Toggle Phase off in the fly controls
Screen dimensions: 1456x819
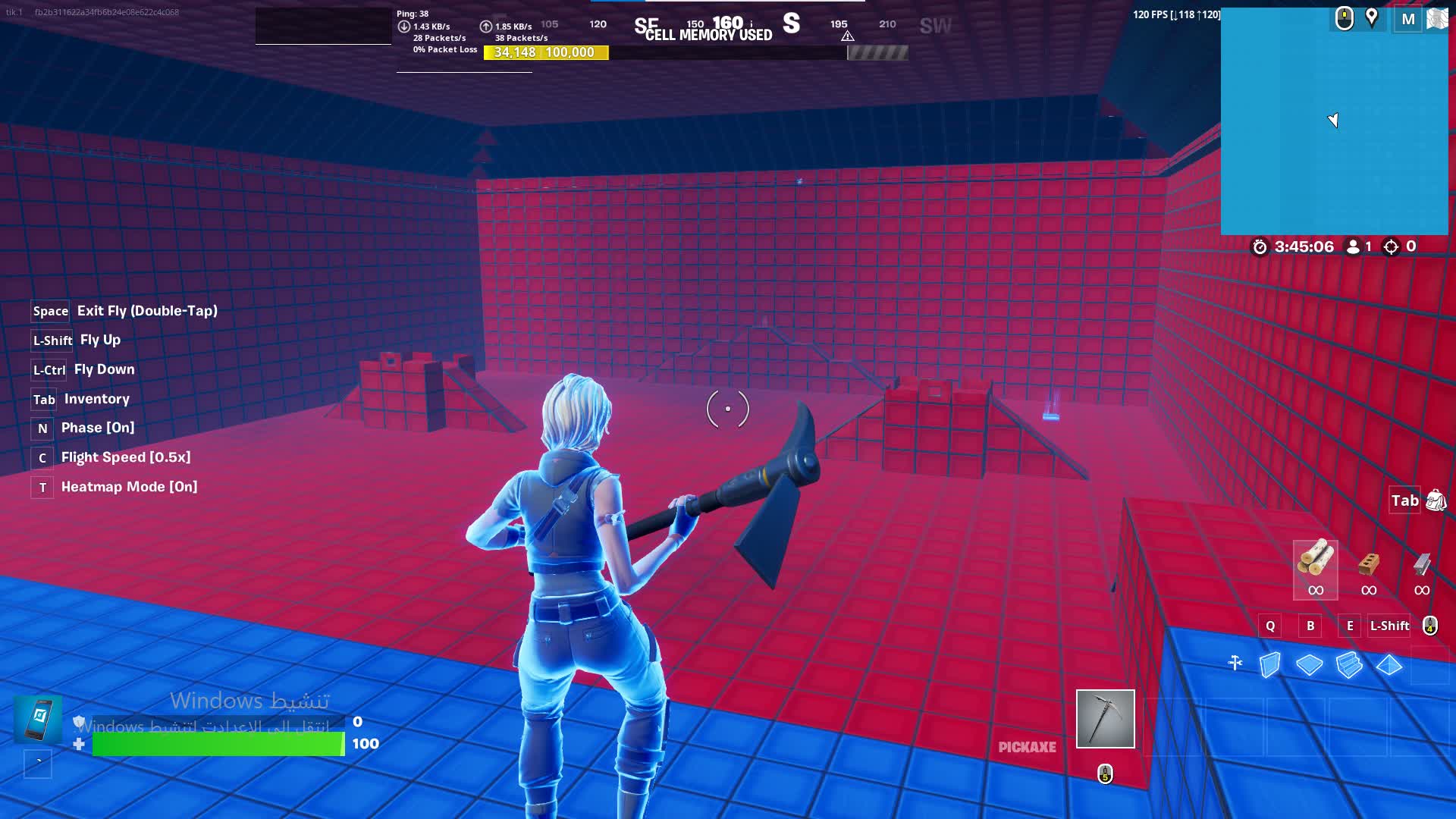[97, 428]
